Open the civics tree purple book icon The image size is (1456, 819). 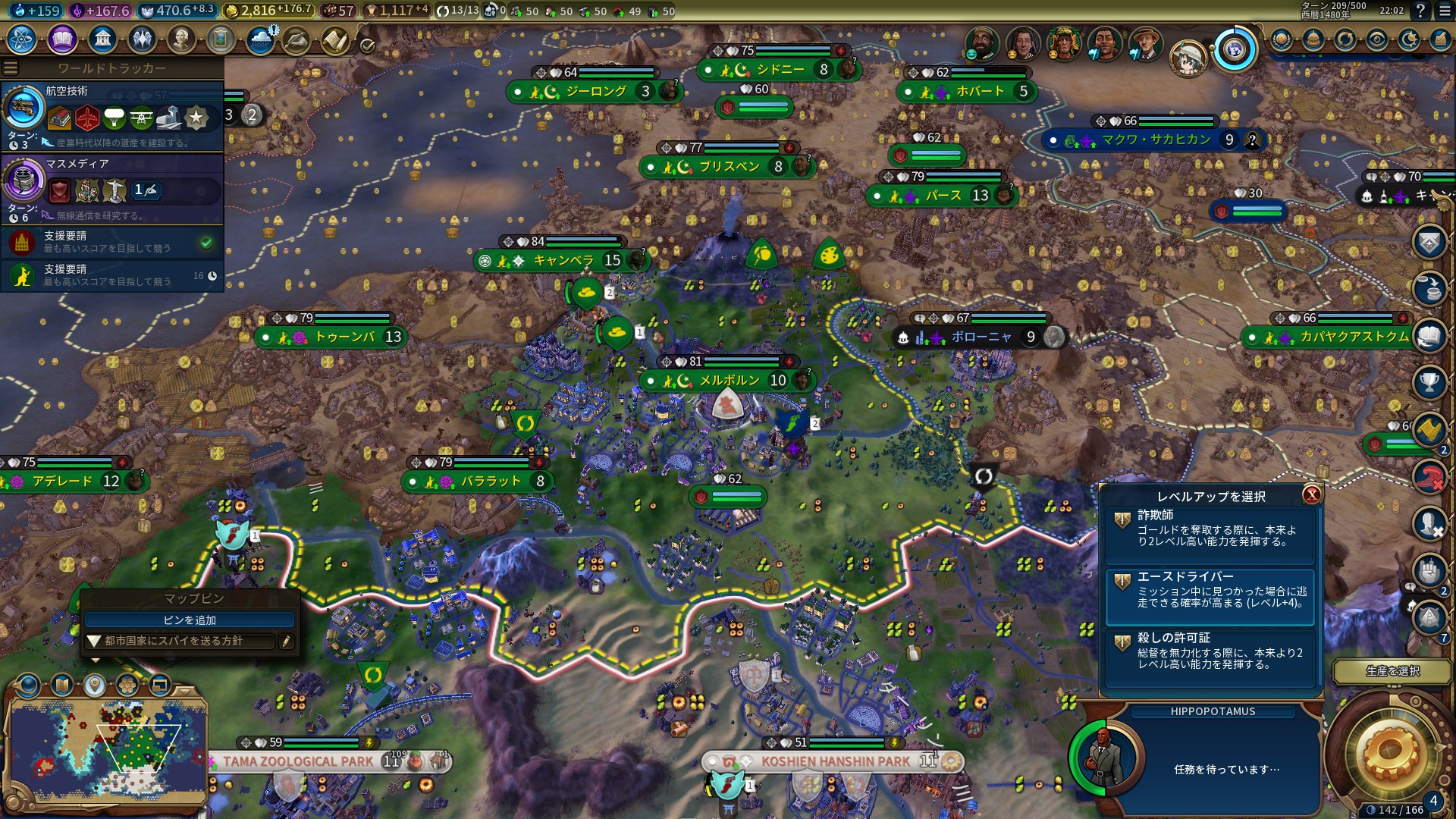[x=62, y=39]
